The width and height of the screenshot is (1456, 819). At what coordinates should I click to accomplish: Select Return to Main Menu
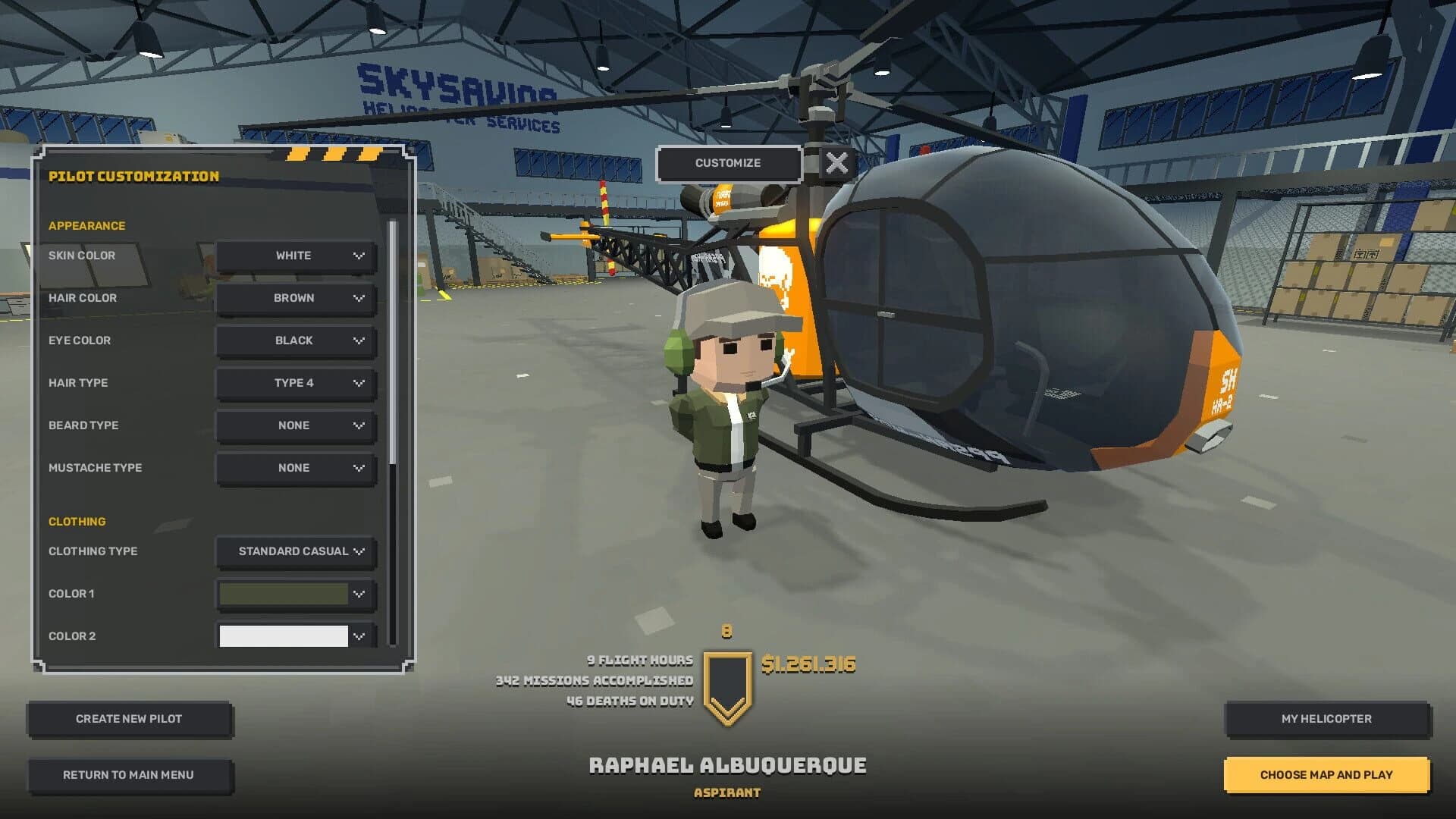[x=129, y=774]
